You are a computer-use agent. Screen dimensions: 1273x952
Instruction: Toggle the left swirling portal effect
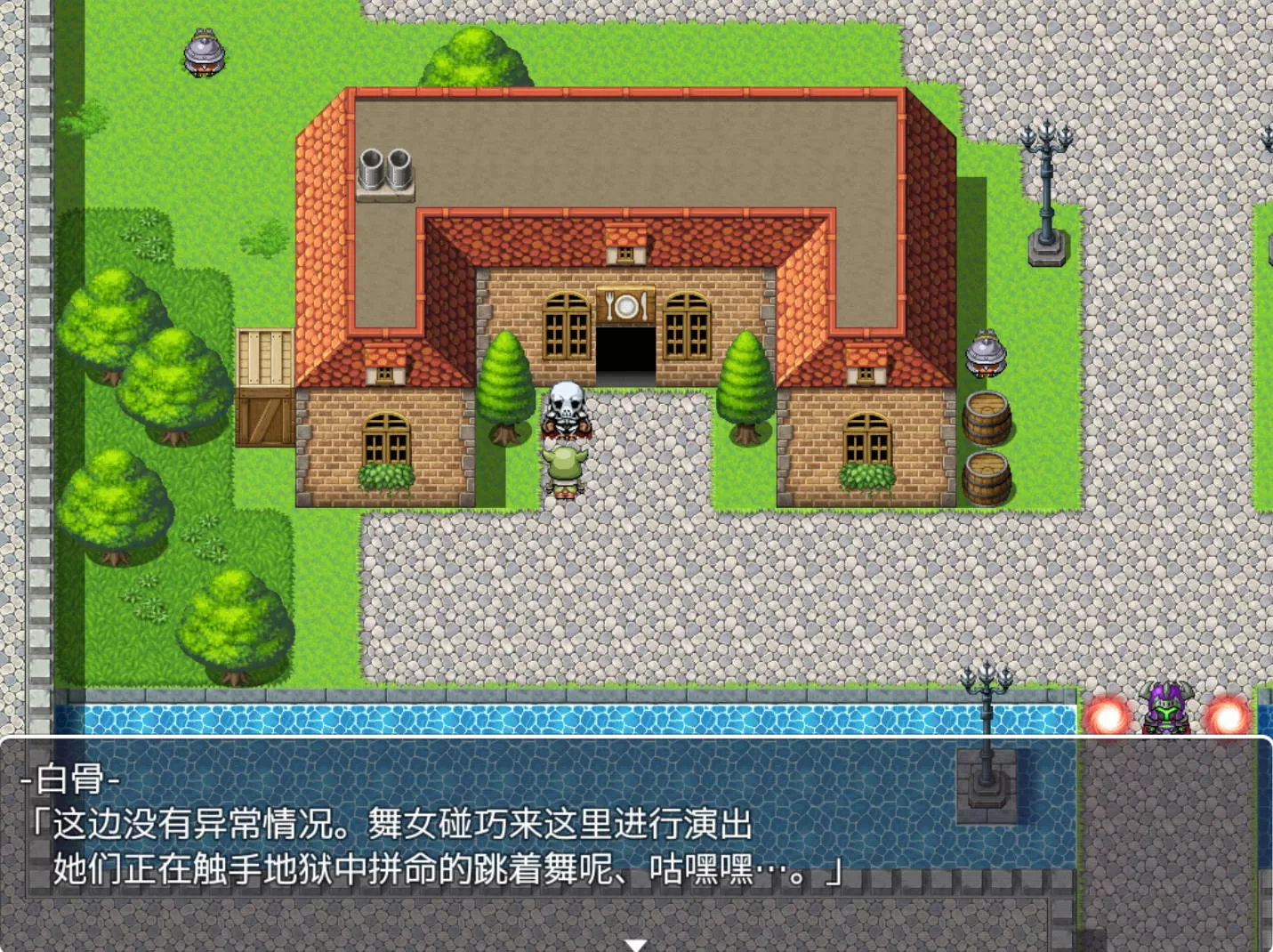pyautogui.click(x=1103, y=712)
